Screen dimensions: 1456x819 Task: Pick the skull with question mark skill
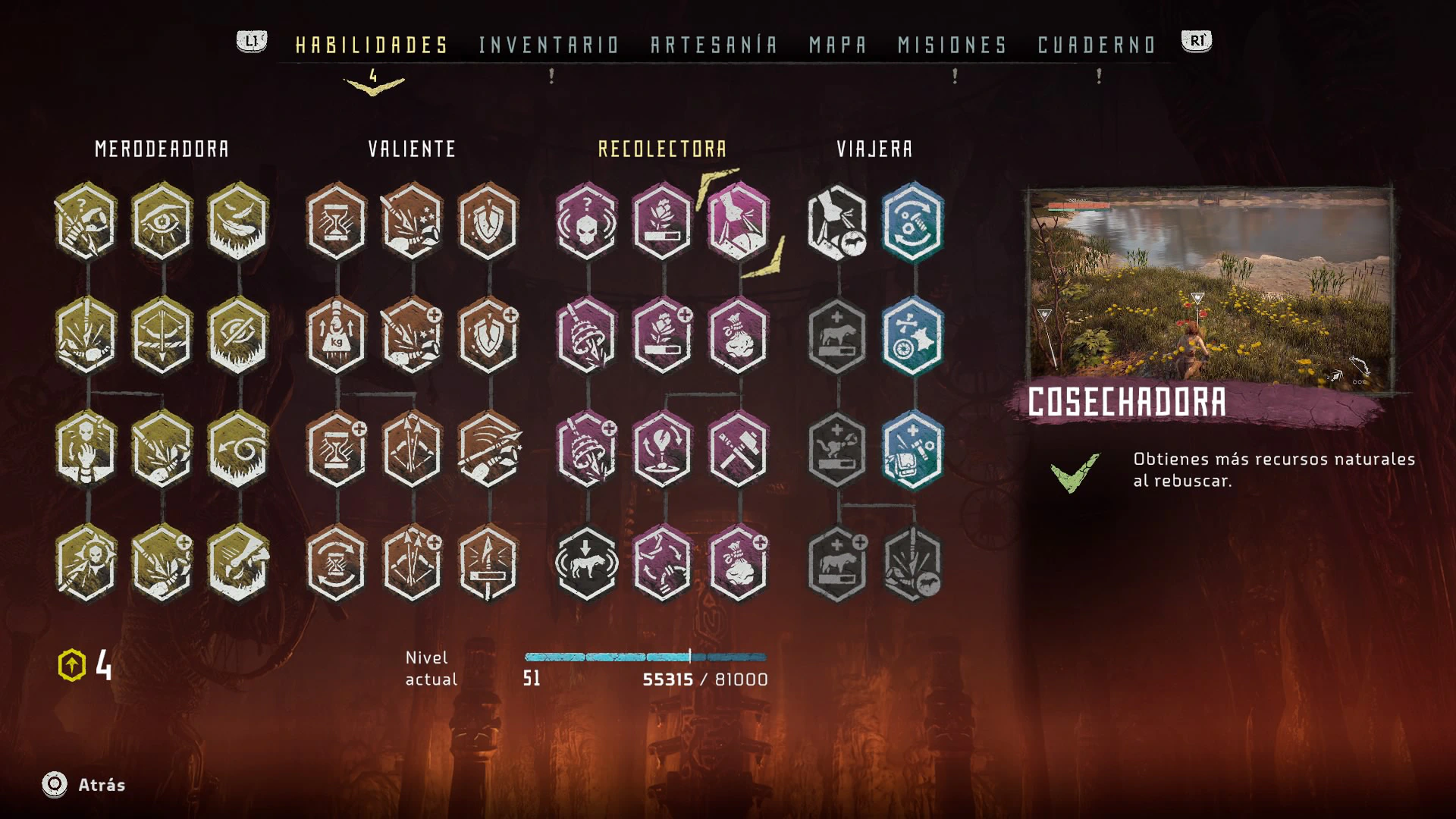[x=586, y=221]
